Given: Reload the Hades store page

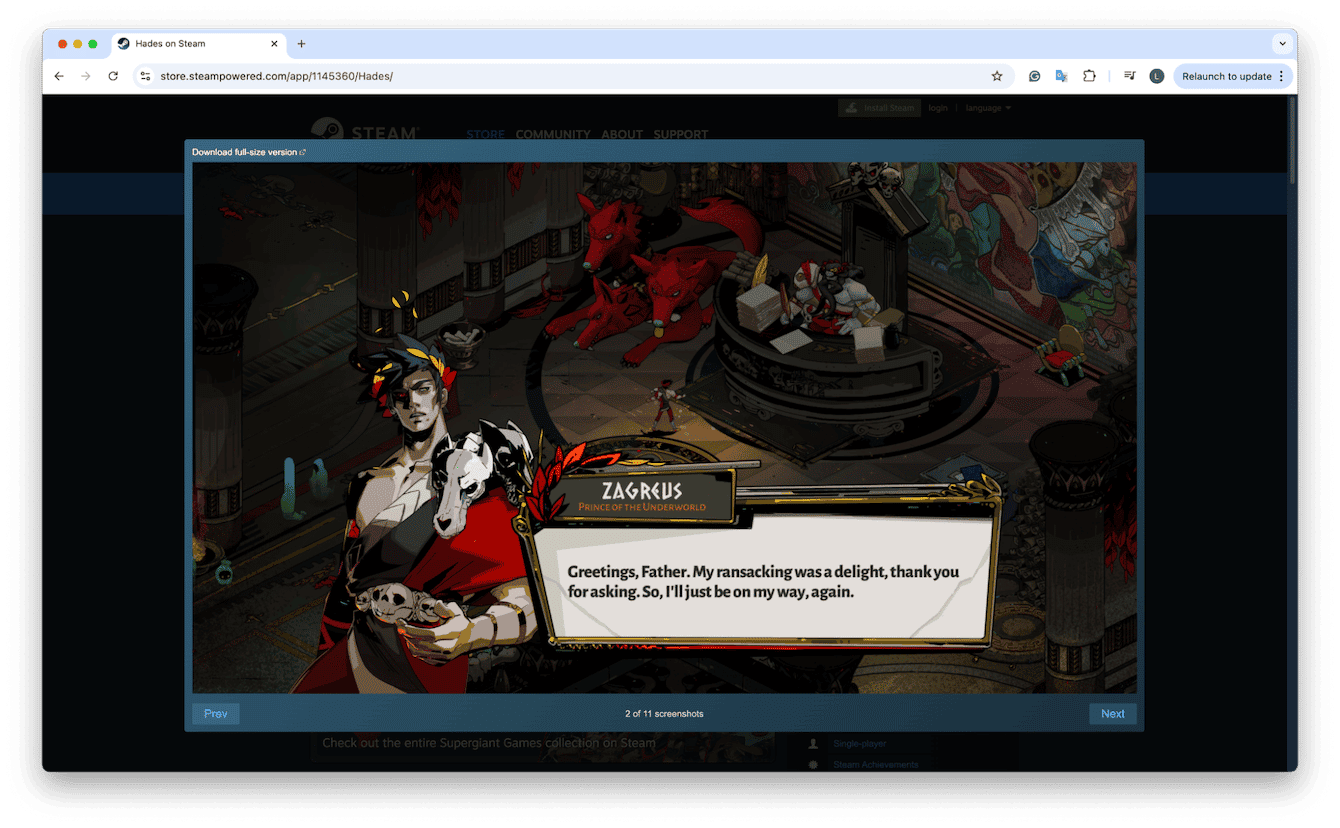Looking at the screenshot, I should click(x=112, y=75).
